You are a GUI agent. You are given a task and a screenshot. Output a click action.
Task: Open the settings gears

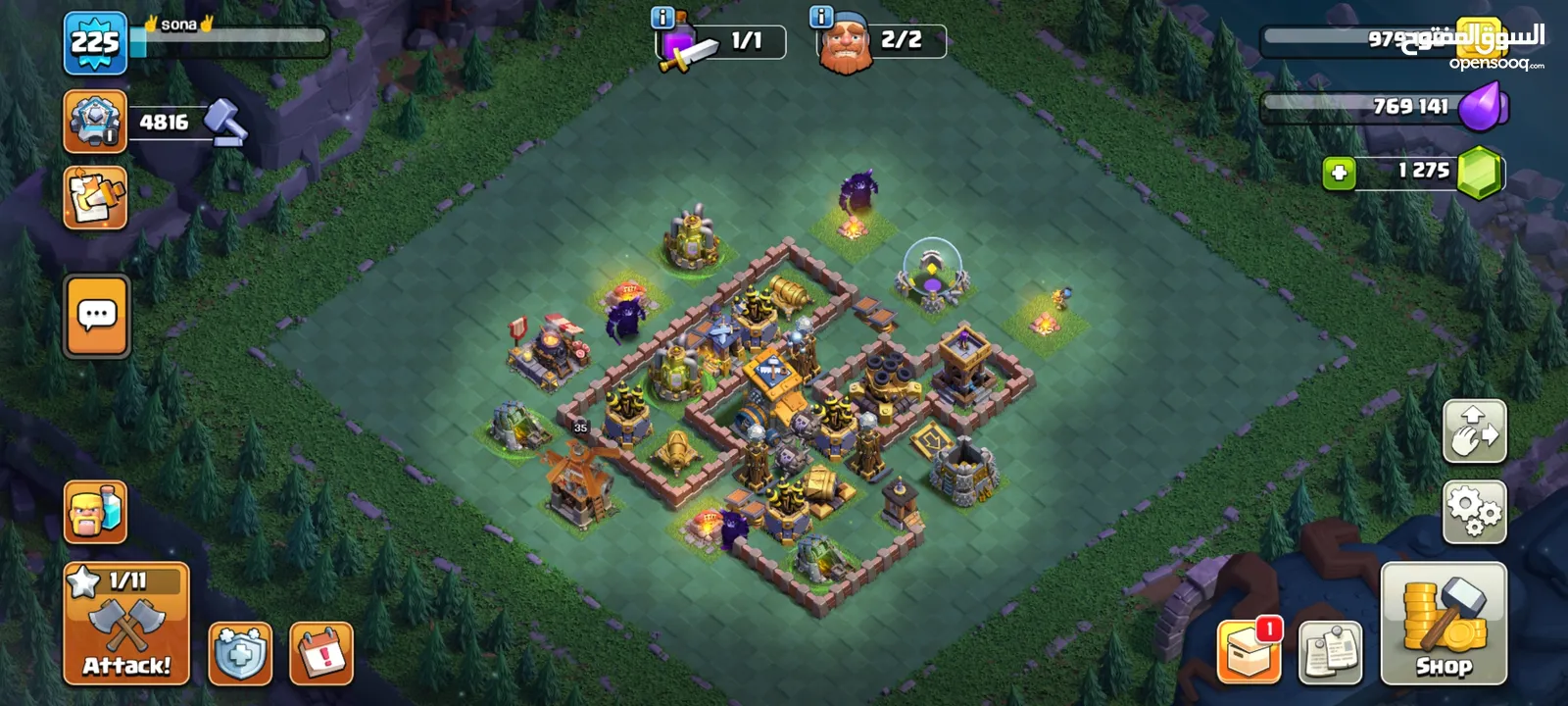[x=1474, y=512]
